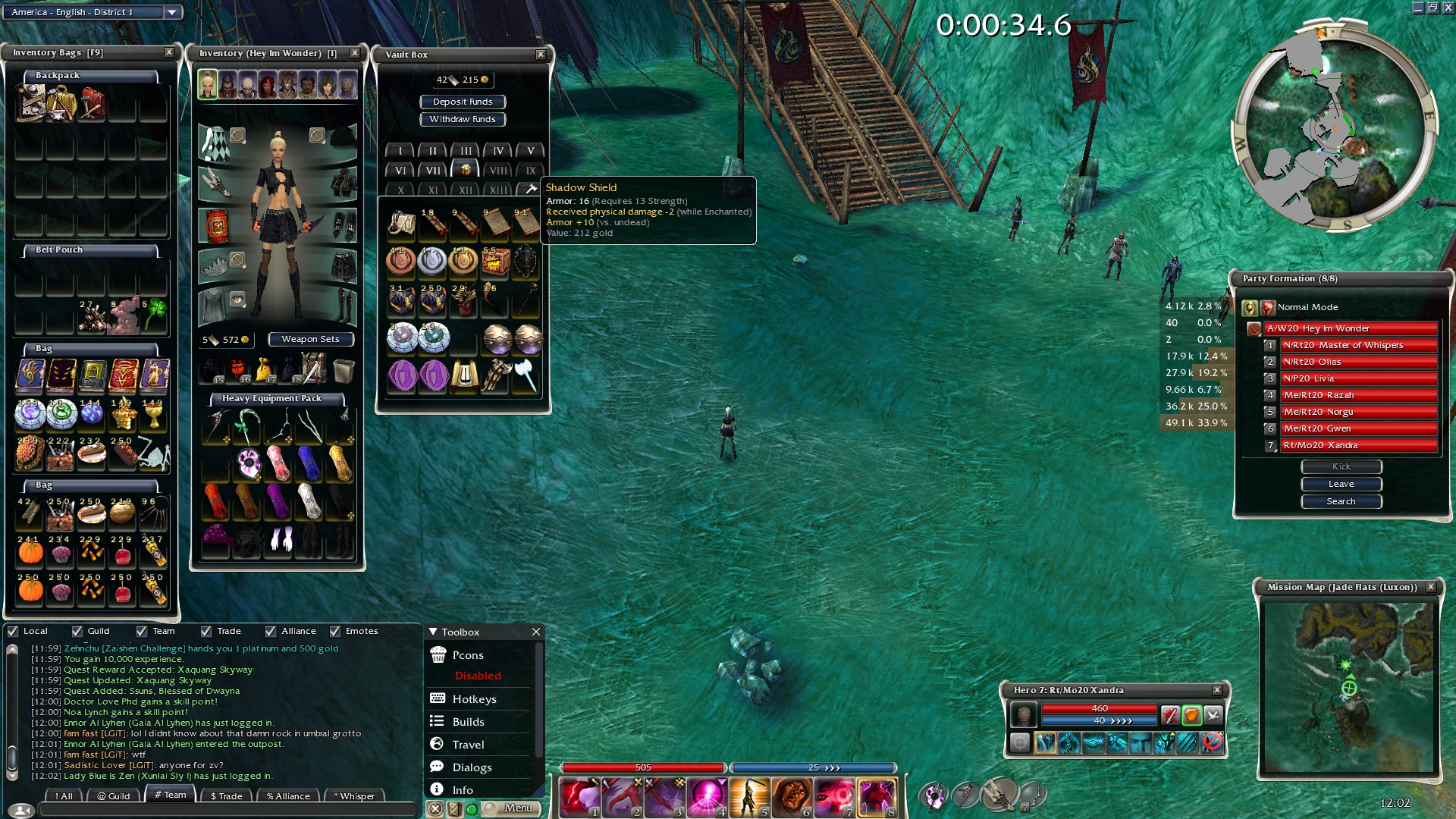1456x819 pixels.
Task: Open the Weapon Sets panel
Action: pos(310,339)
